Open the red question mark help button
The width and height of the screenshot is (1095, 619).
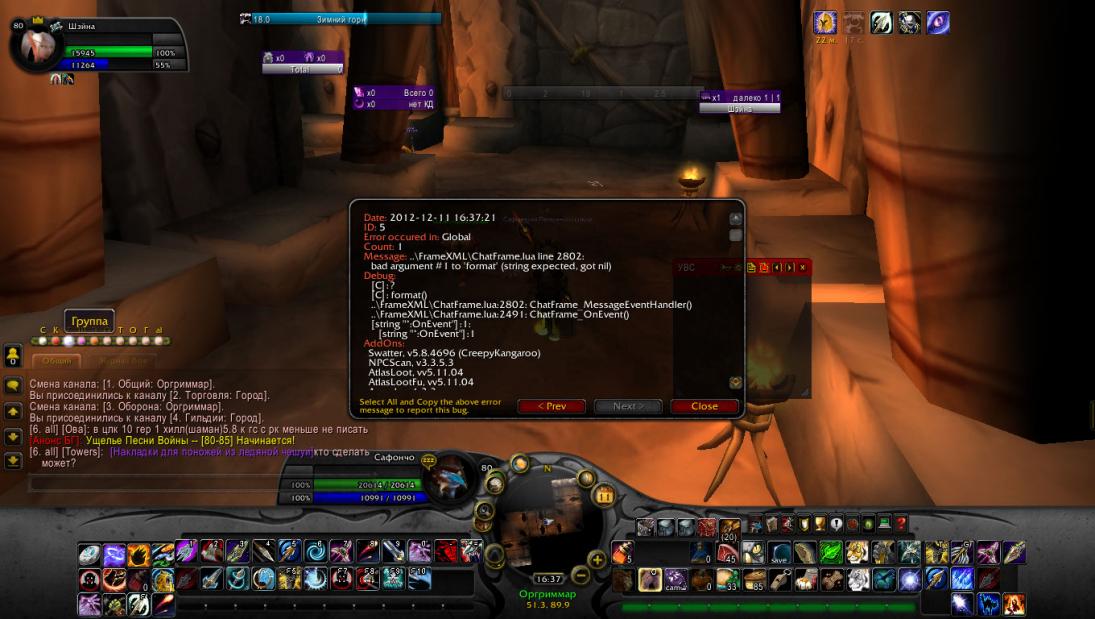tap(900, 523)
